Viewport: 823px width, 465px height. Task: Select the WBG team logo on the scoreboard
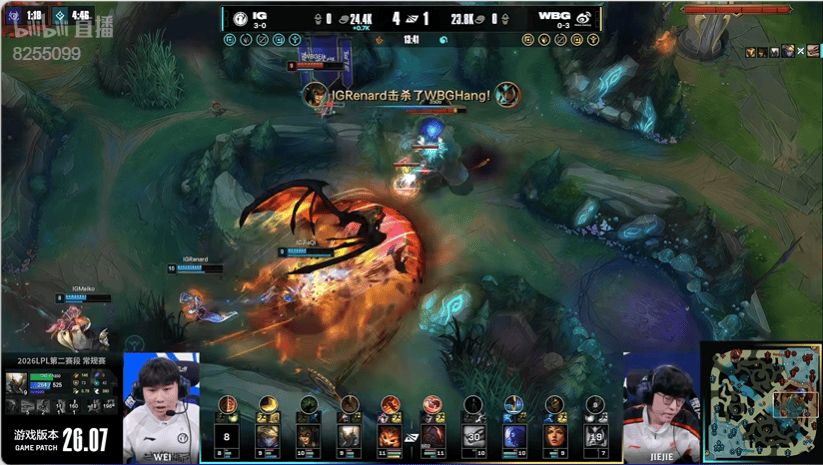coord(584,17)
